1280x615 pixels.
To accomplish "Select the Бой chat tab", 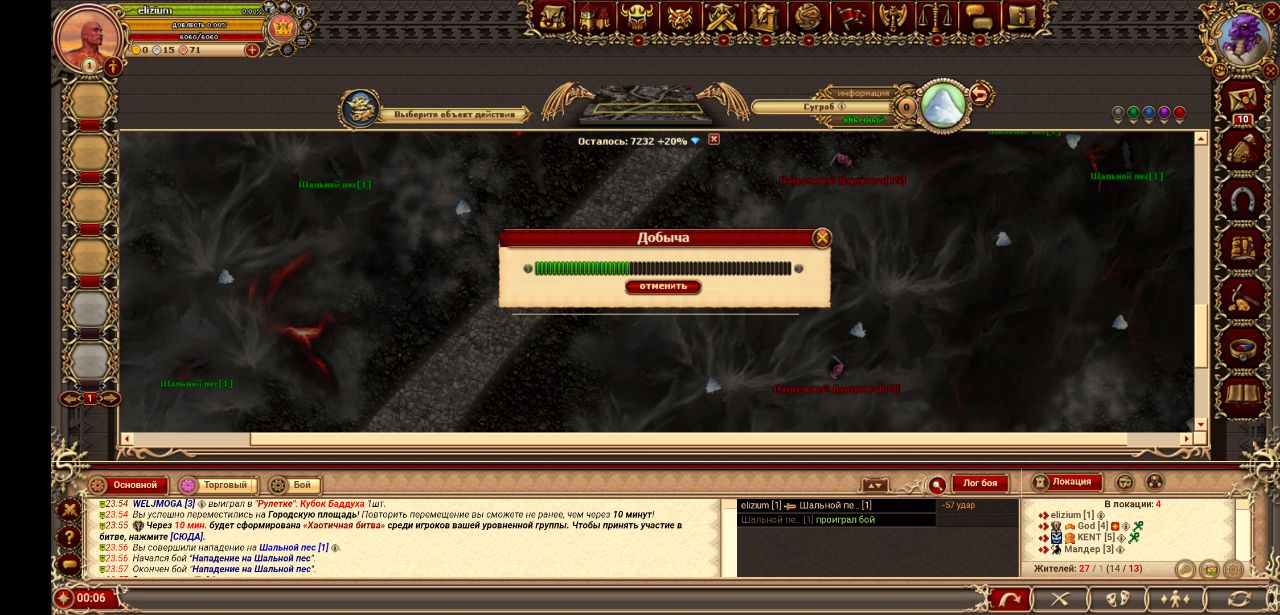I will (292, 485).
